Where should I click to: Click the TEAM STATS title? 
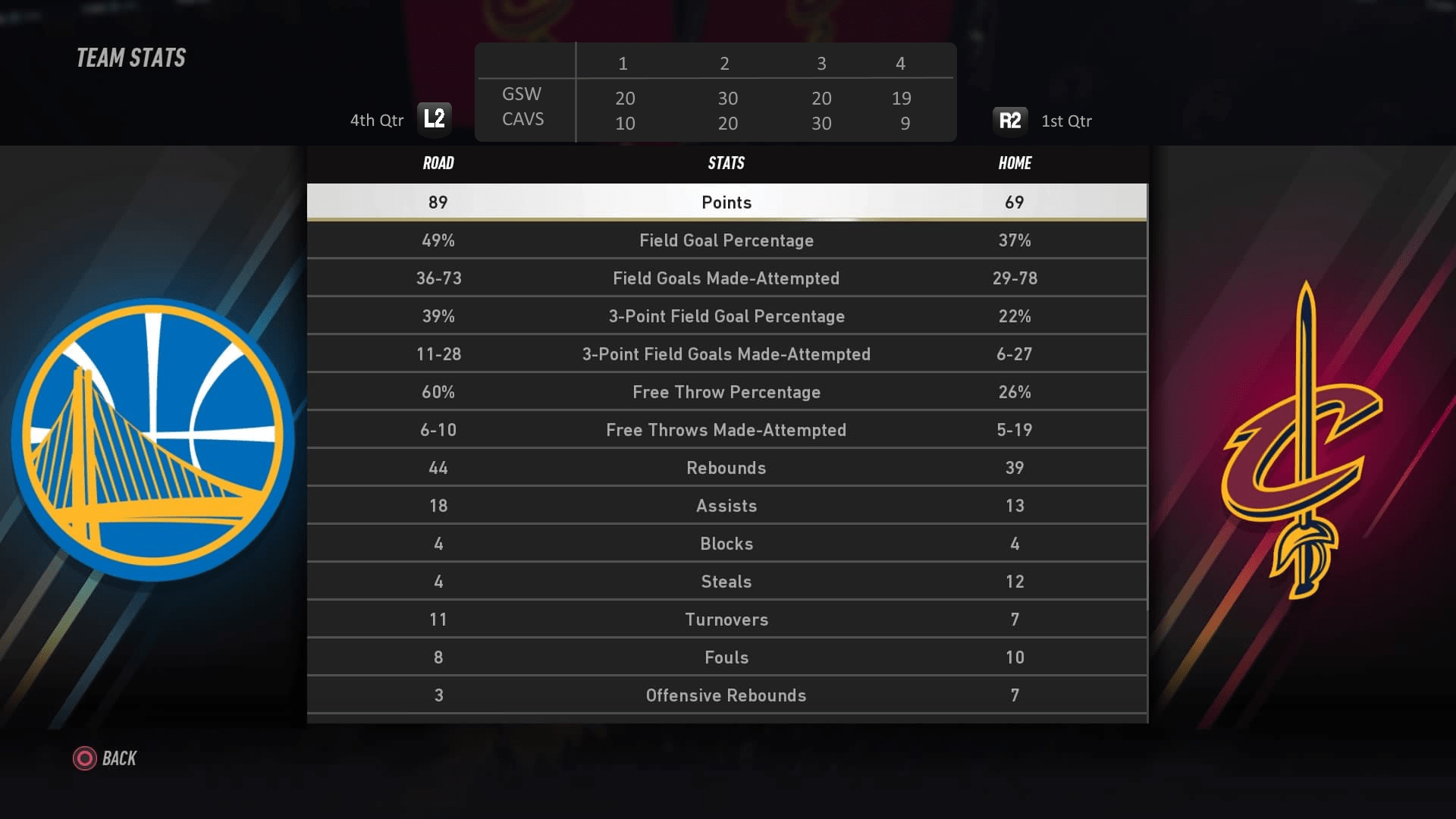tap(129, 58)
